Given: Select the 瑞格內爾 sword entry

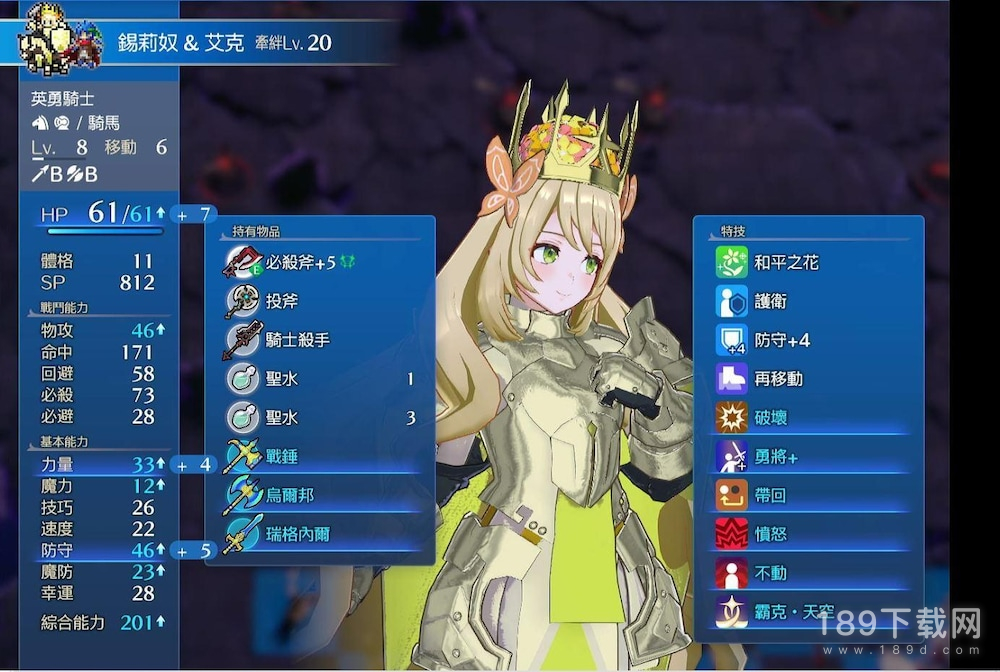Looking at the screenshot, I should point(297,534).
